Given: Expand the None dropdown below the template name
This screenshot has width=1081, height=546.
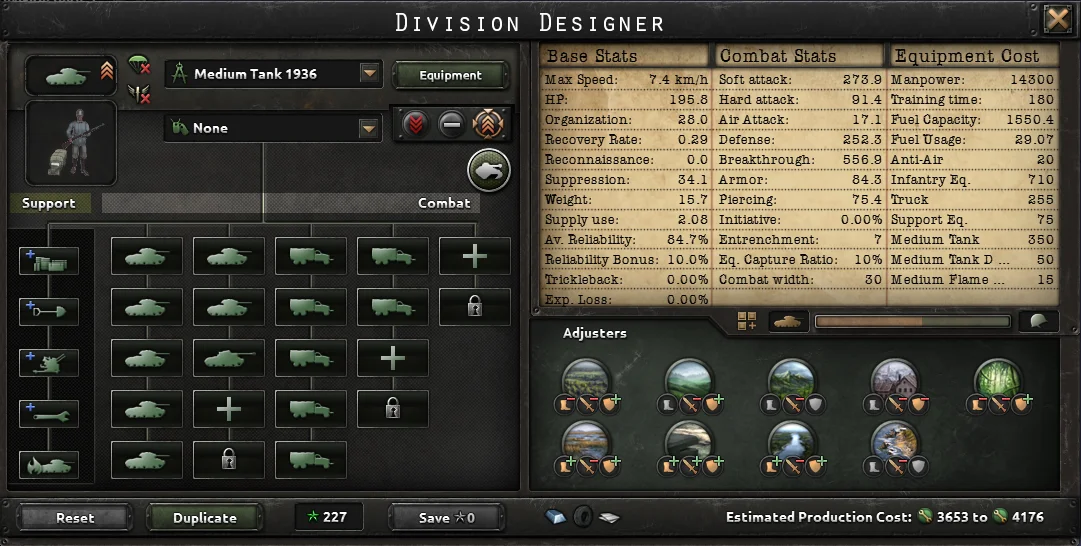Looking at the screenshot, I should (x=370, y=128).
